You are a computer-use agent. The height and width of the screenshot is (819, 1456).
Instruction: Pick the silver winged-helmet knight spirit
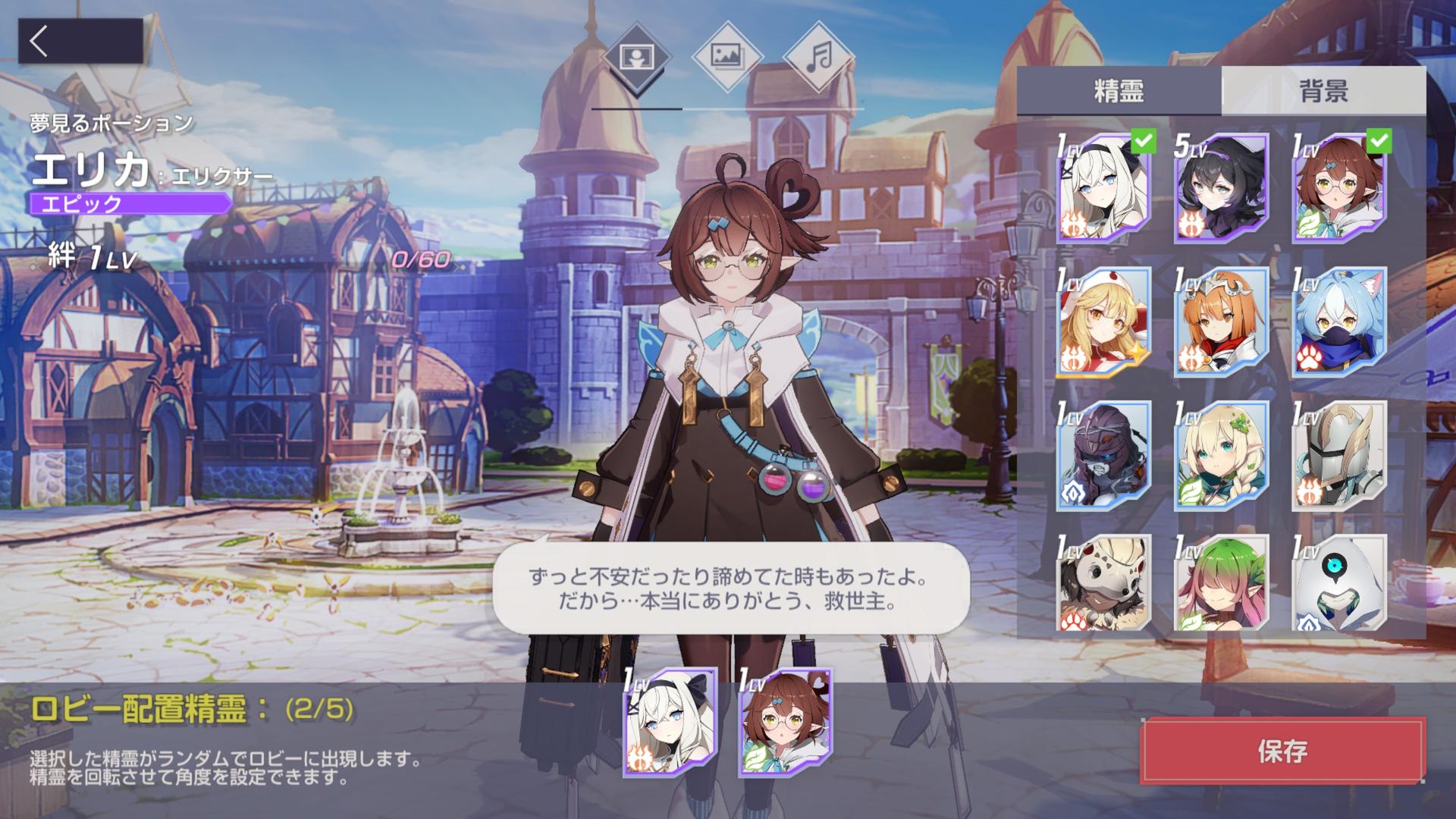coord(1339,456)
